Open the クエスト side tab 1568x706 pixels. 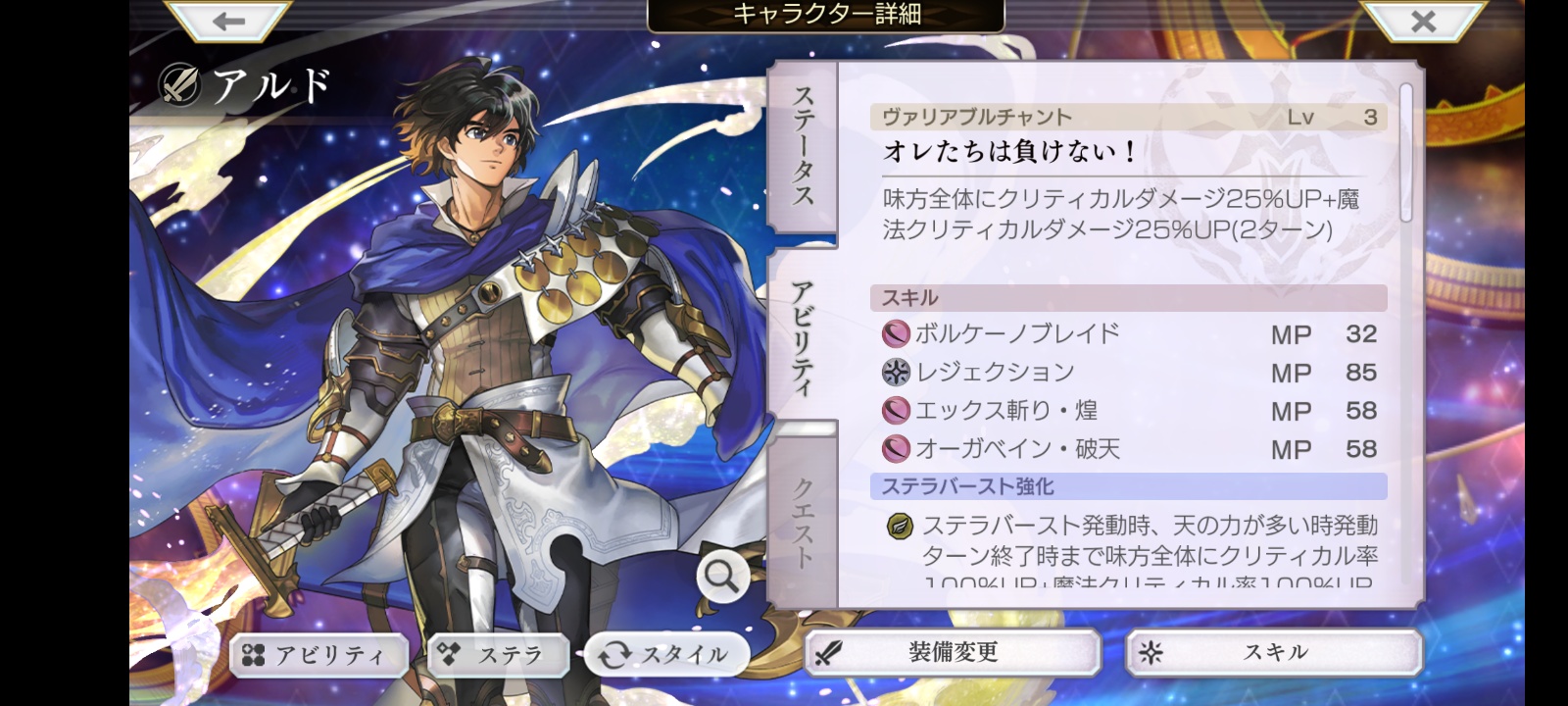click(803, 522)
